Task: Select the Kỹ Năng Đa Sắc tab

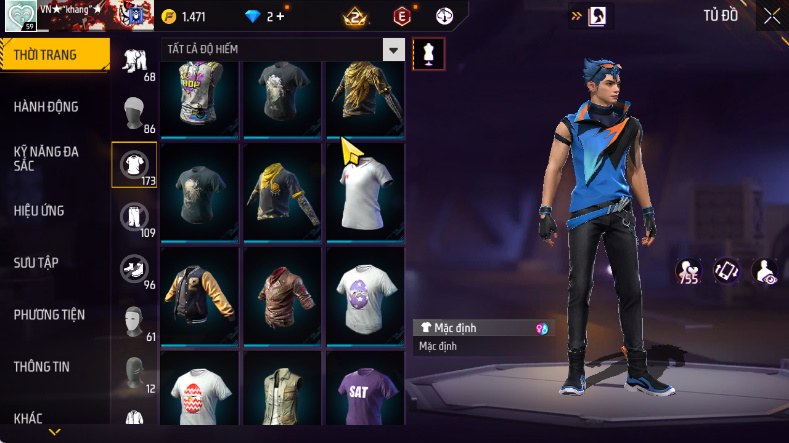Action: click(47, 158)
